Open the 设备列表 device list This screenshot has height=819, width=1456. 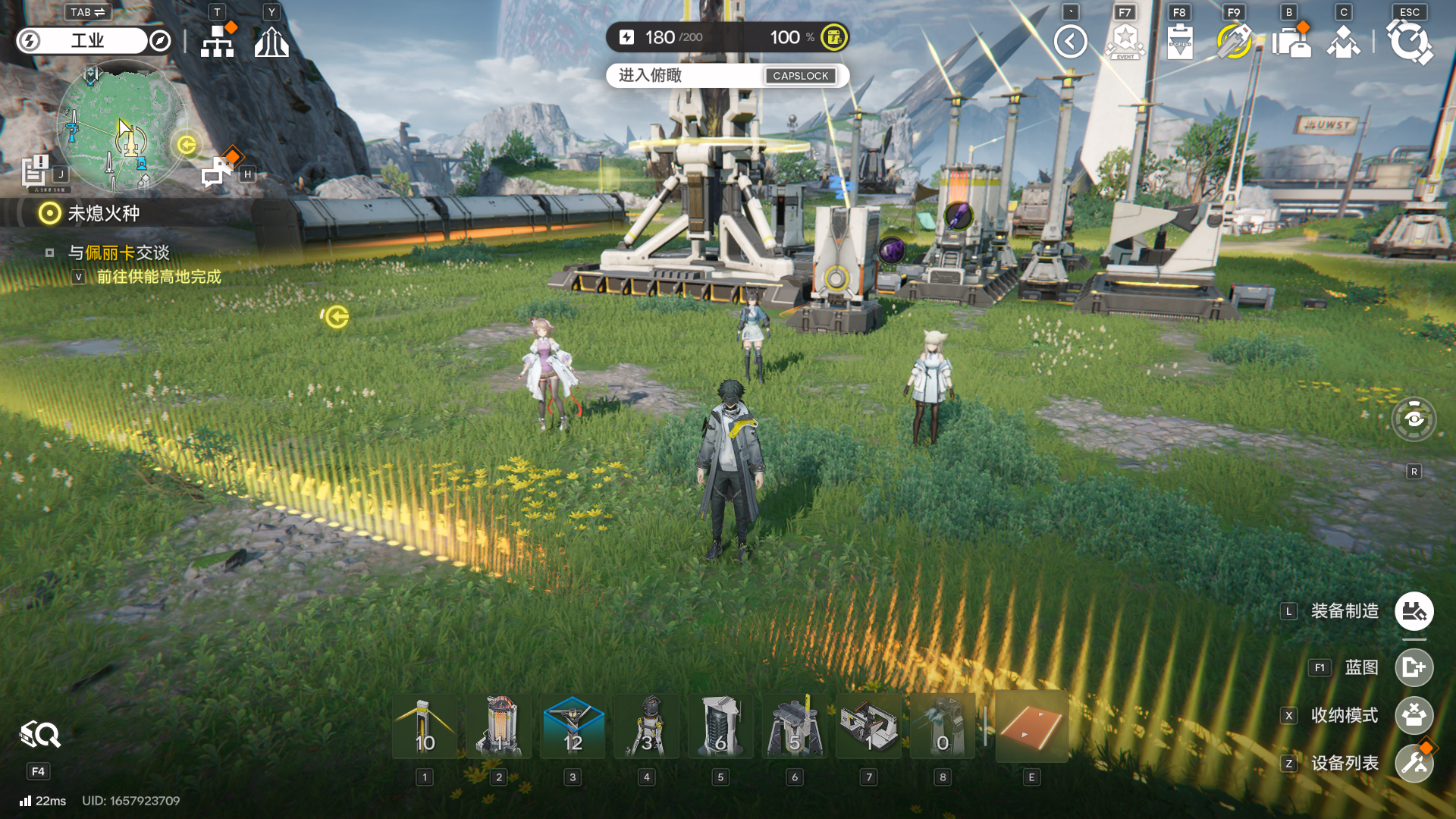click(x=1414, y=763)
